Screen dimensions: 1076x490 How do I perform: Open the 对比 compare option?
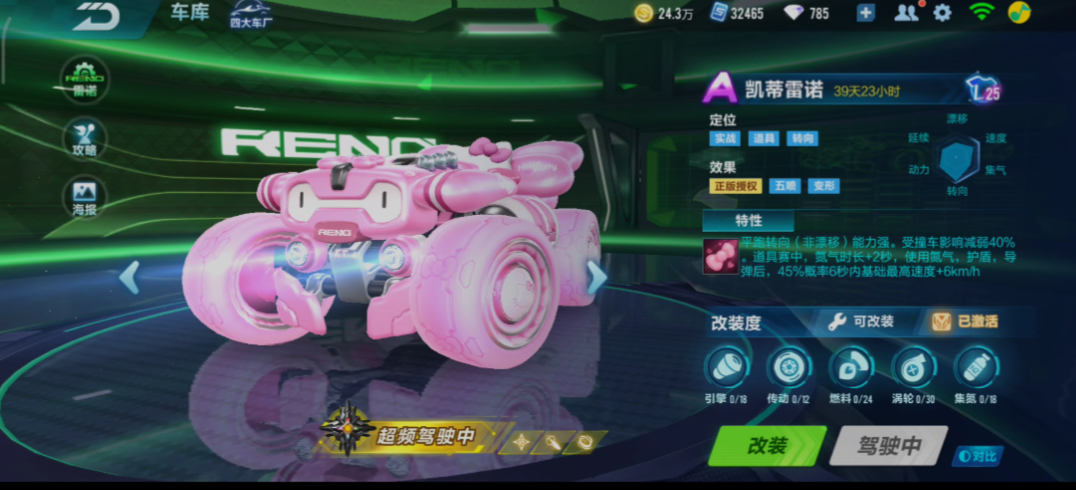point(977,456)
